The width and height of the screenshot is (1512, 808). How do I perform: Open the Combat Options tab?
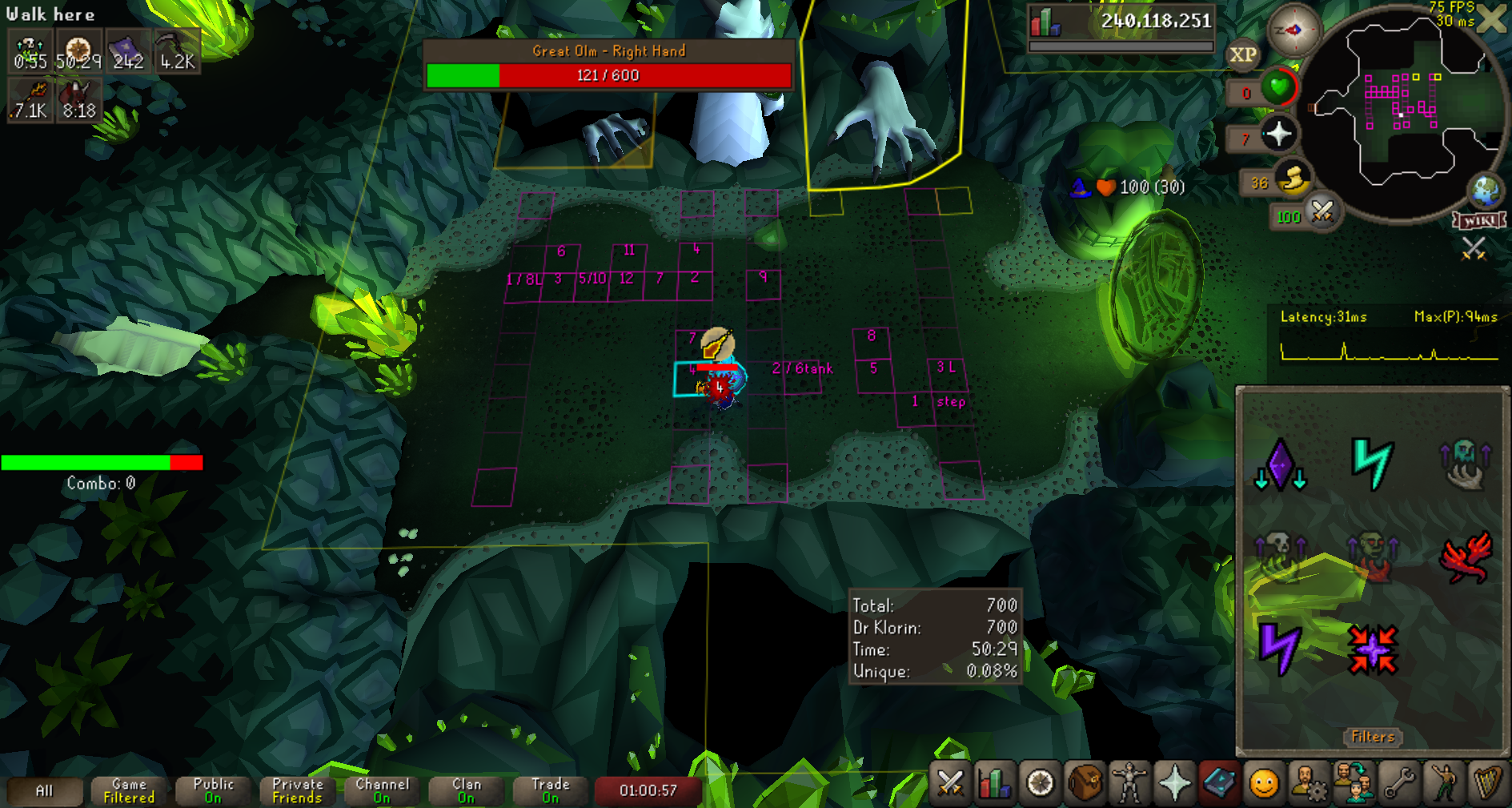(950, 783)
